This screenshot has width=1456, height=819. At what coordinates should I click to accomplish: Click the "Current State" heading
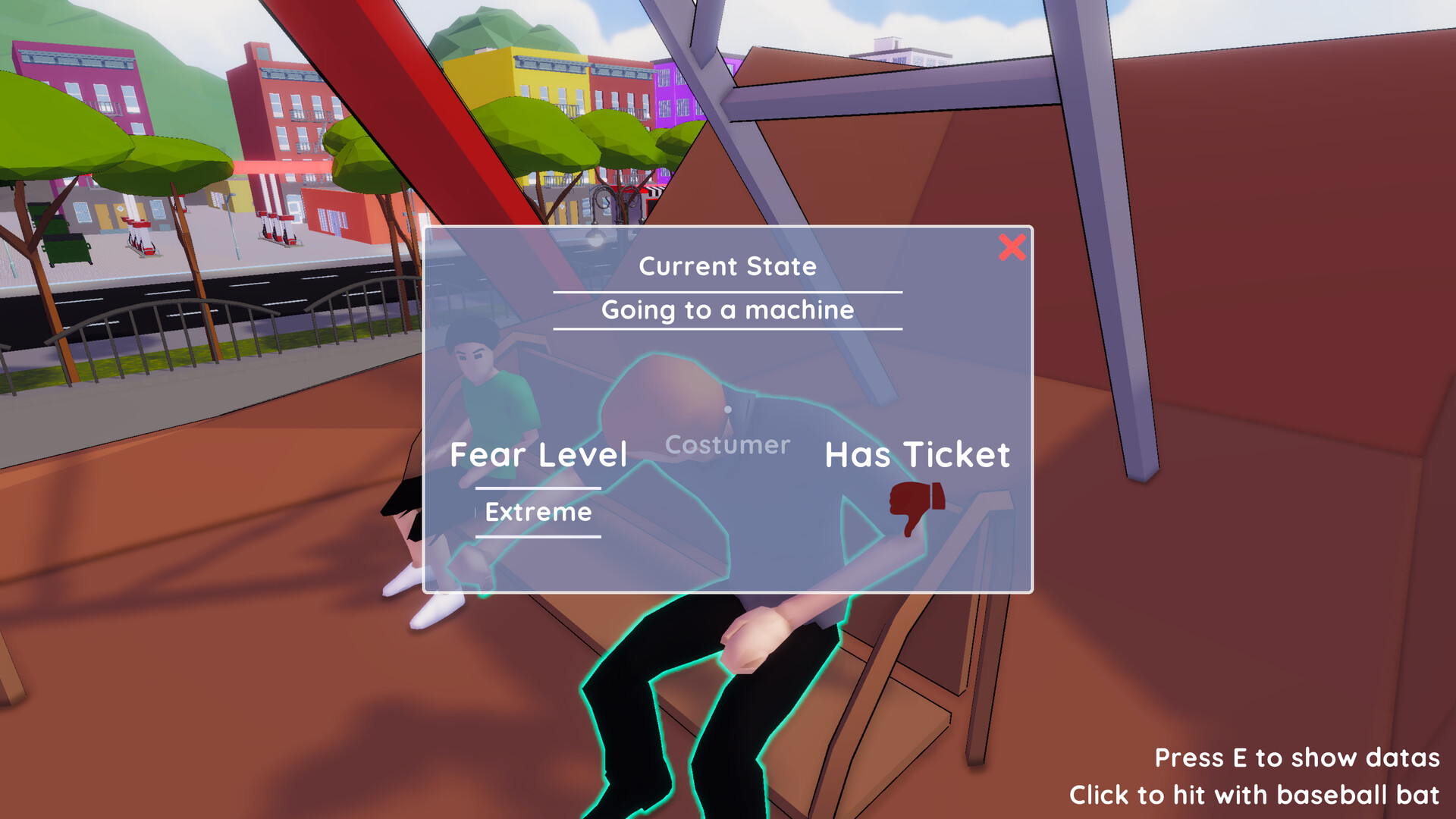coord(728,266)
